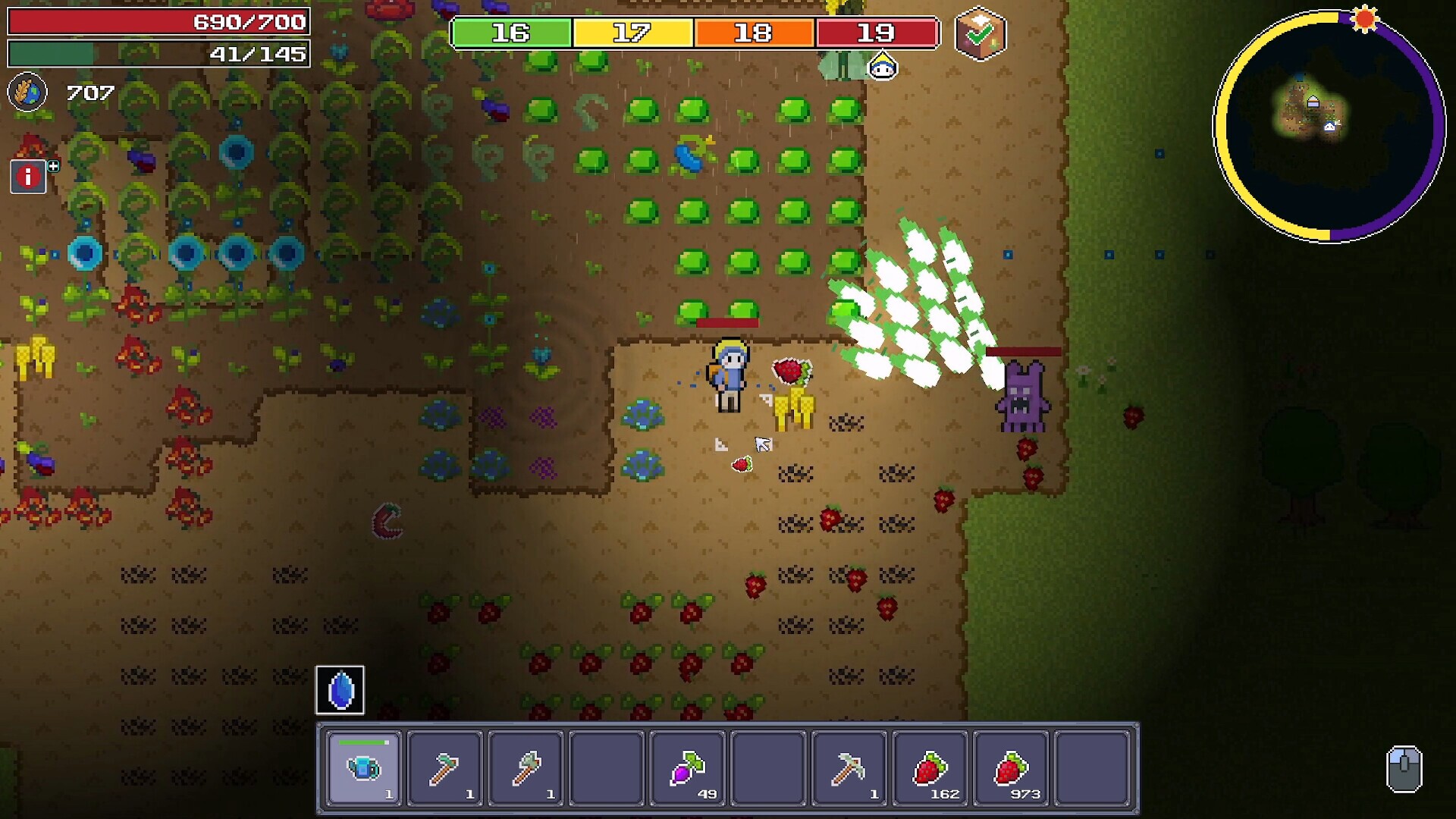The width and height of the screenshot is (1456, 819).
Task: Click the circular island minimap
Action: pyautogui.click(x=1329, y=126)
